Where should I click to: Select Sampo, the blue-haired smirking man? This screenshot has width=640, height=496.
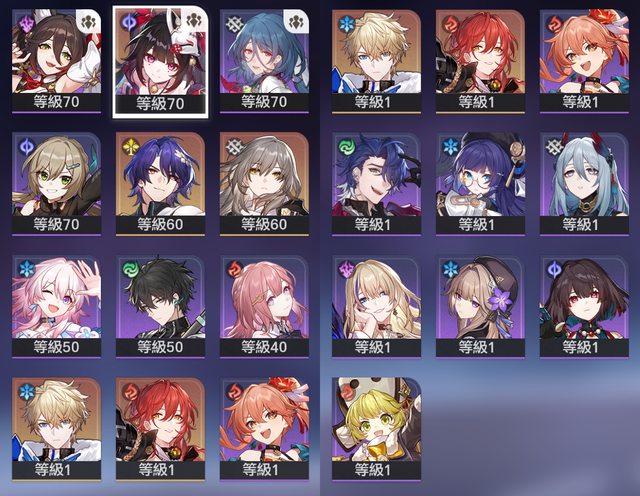click(x=375, y=180)
